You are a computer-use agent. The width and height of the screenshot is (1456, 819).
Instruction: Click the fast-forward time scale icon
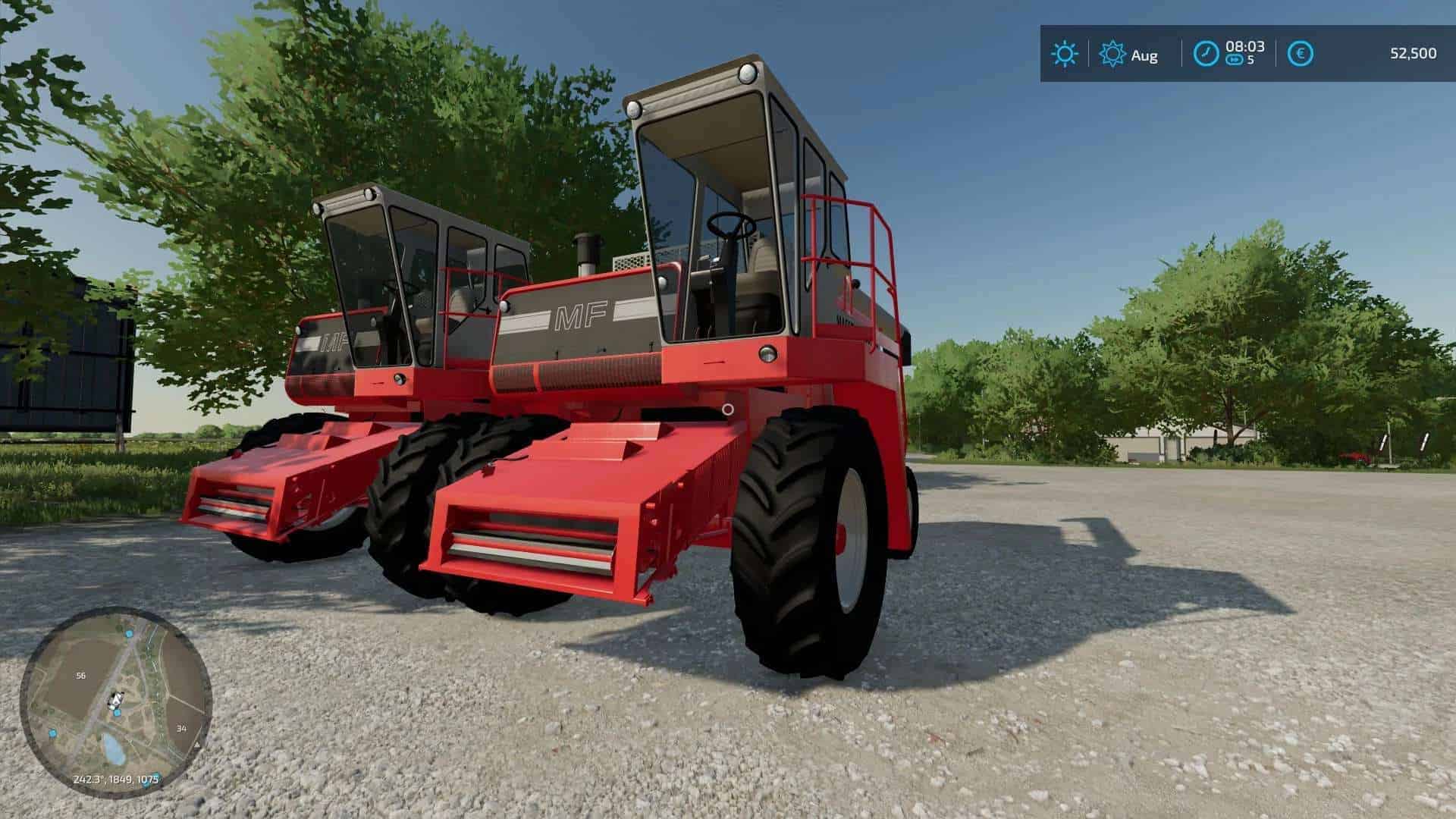coord(1235,58)
